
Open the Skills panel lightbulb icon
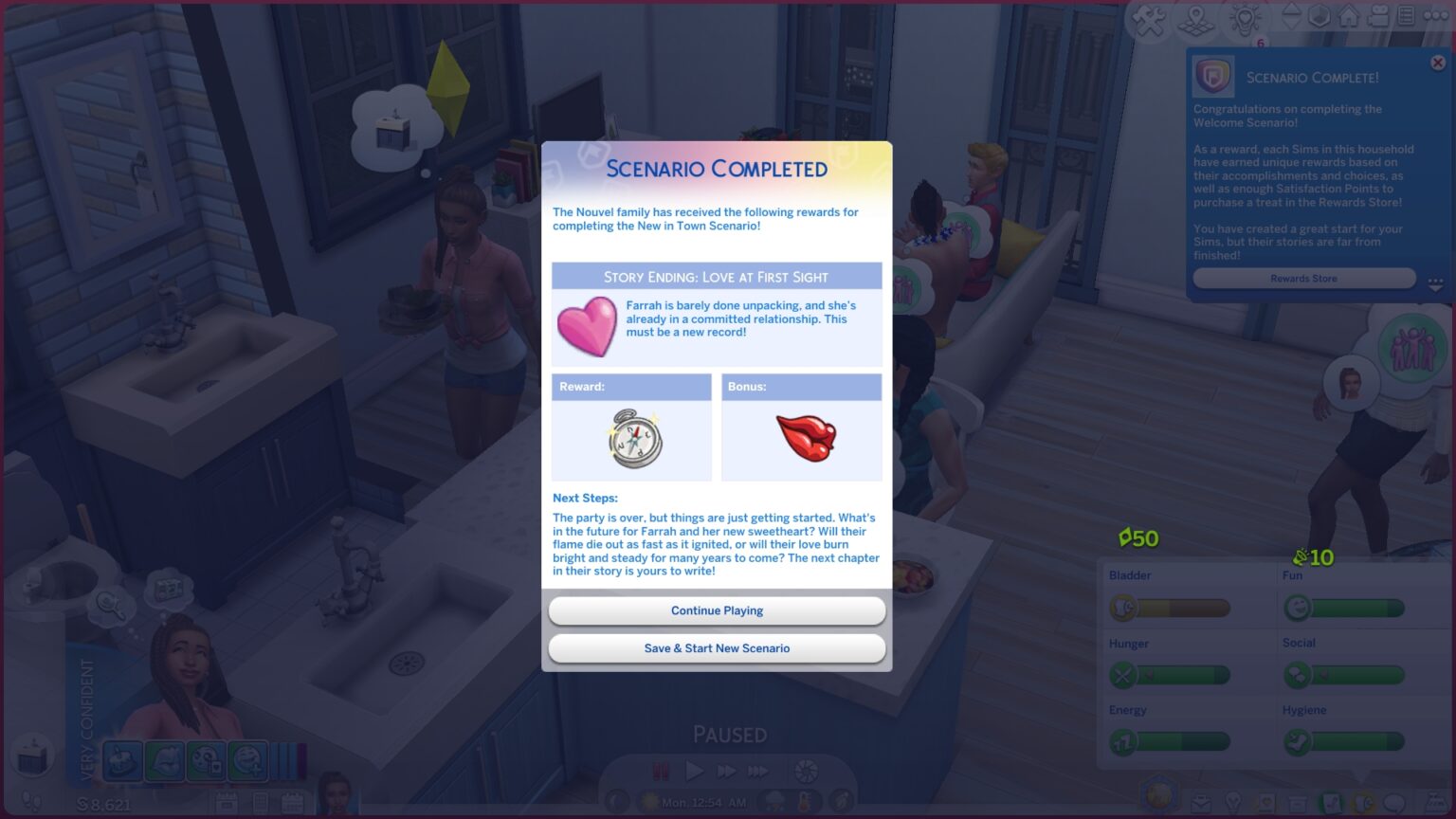[1234, 802]
